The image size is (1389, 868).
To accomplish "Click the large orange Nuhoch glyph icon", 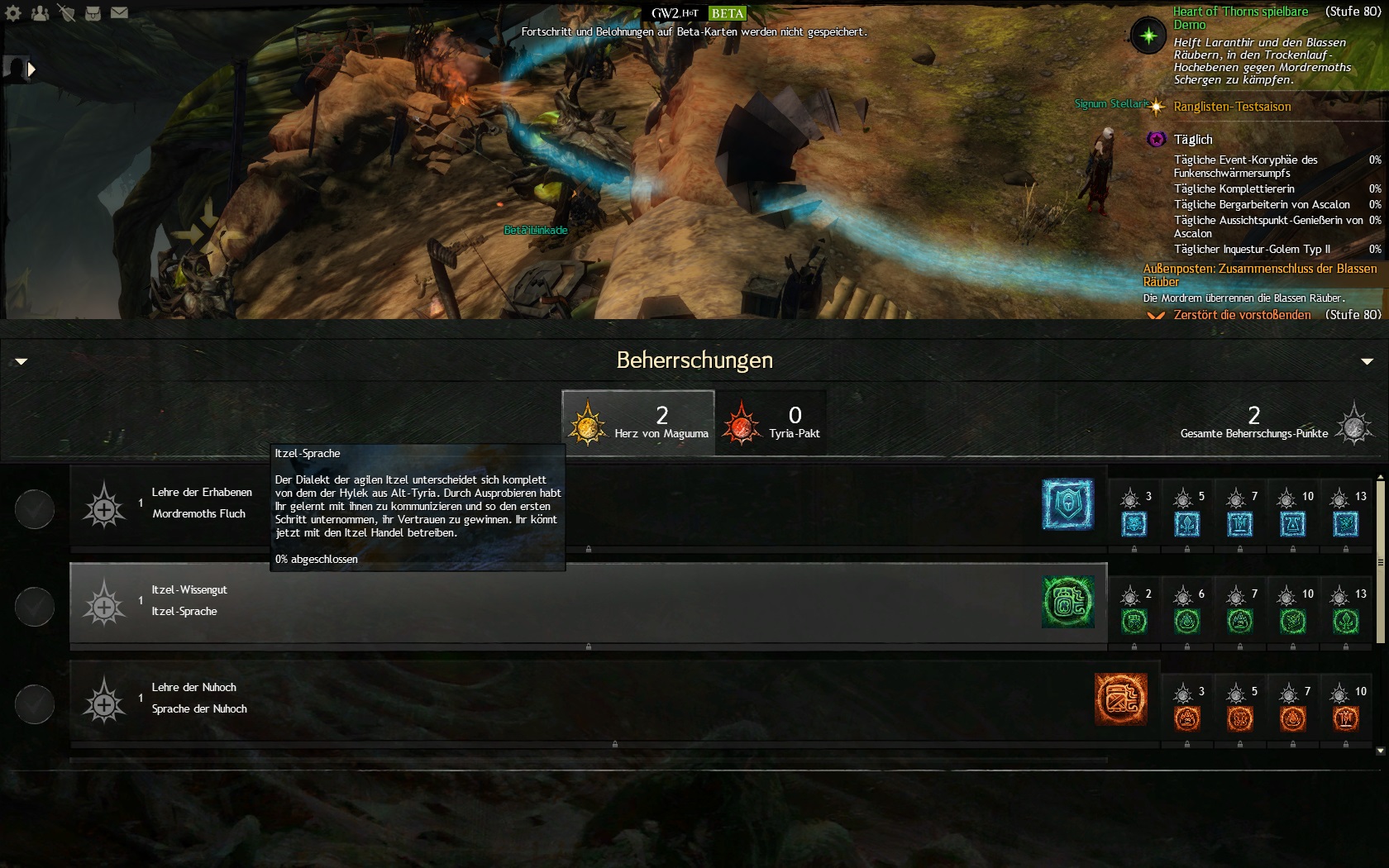I will pos(1120,699).
